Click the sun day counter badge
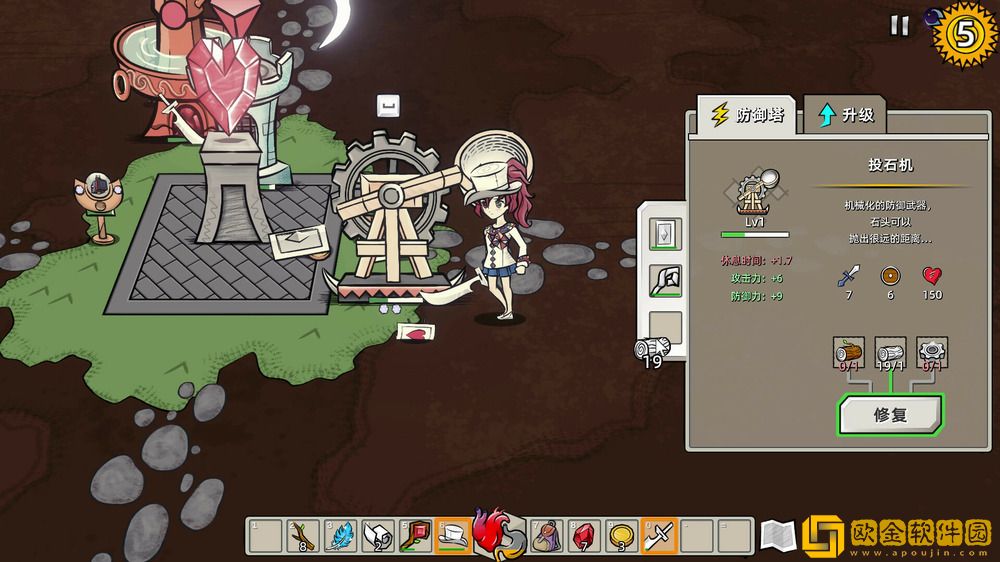Screen dimensions: 1000x562 tap(964, 35)
